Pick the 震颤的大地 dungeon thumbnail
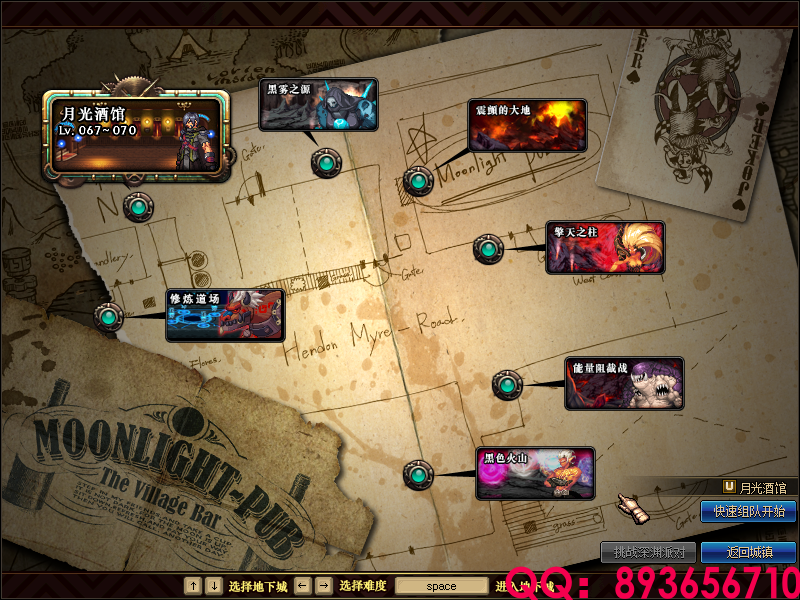The height and width of the screenshot is (600, 800). [x=527, y=125]
